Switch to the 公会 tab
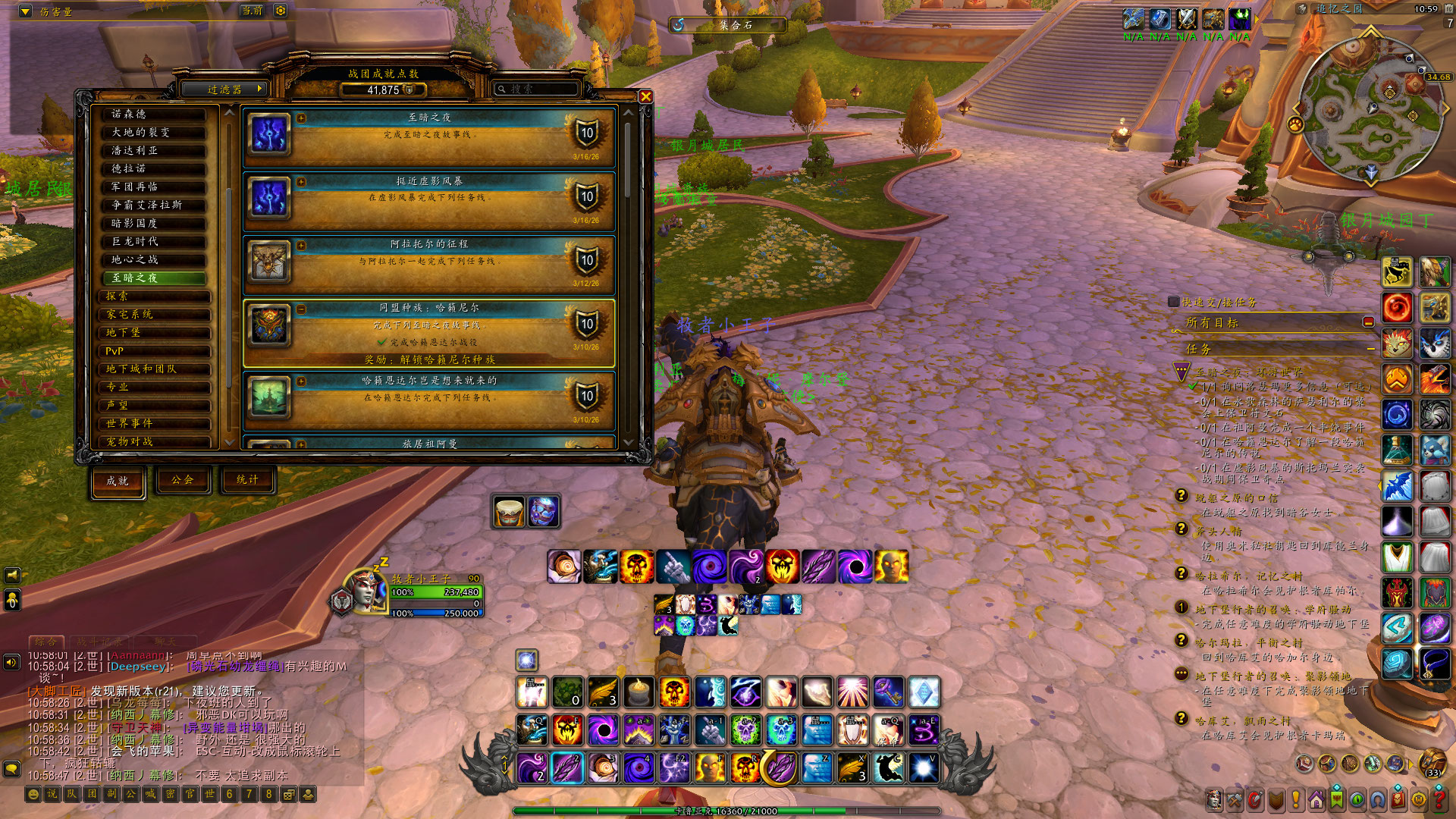 coord(182,480)
